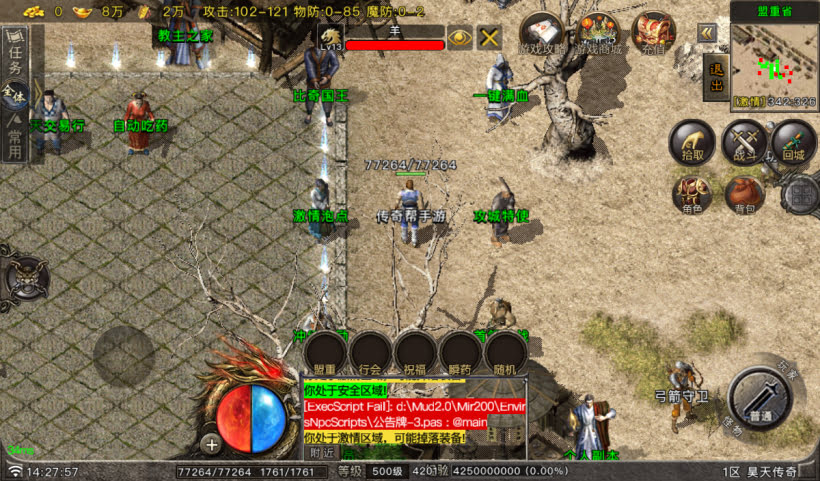Switch chat to 附近 nearby channel
Viewport: 820px width, 481px height.
(x=321, y=453)
